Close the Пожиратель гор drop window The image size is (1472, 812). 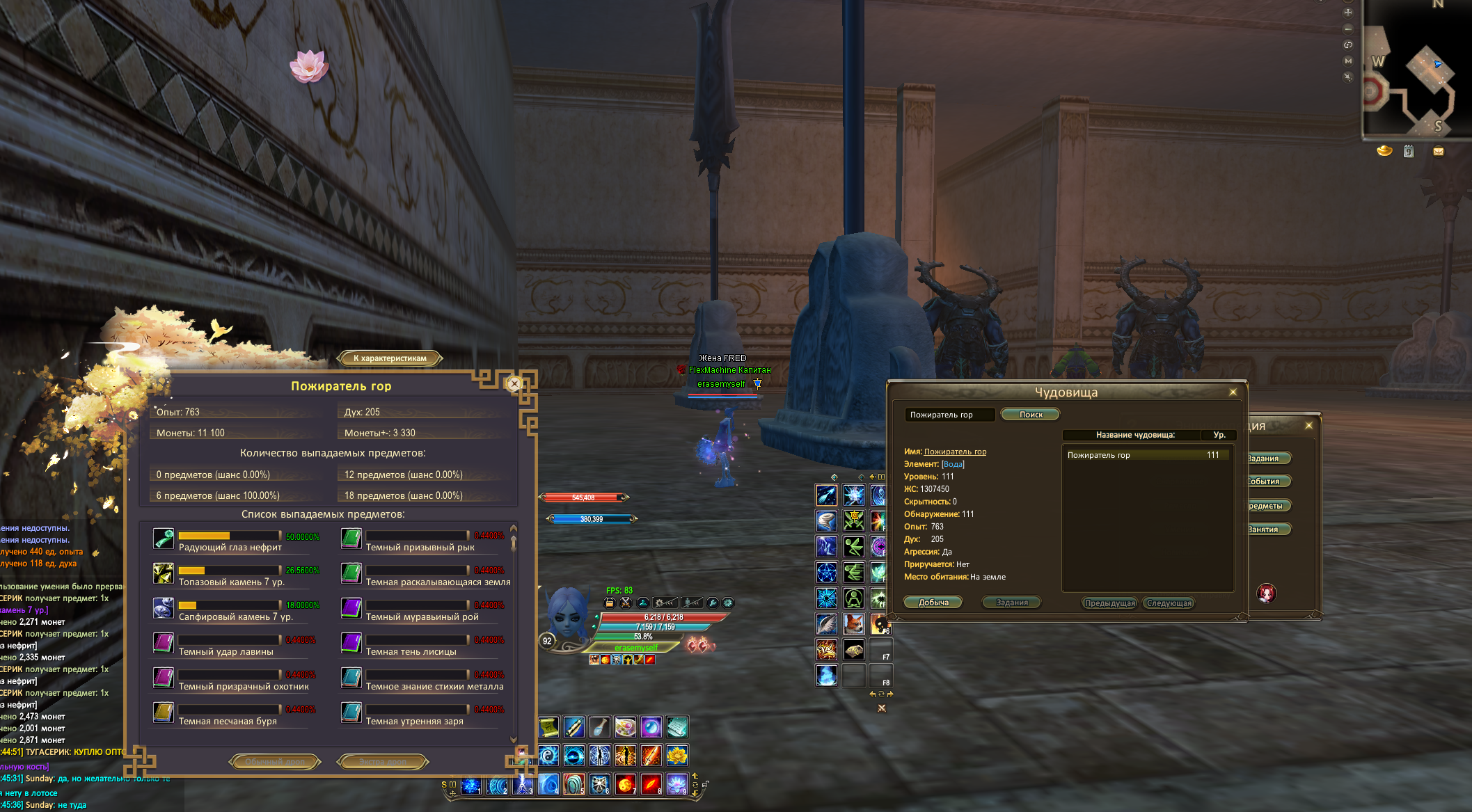click(x=514, y=383)
